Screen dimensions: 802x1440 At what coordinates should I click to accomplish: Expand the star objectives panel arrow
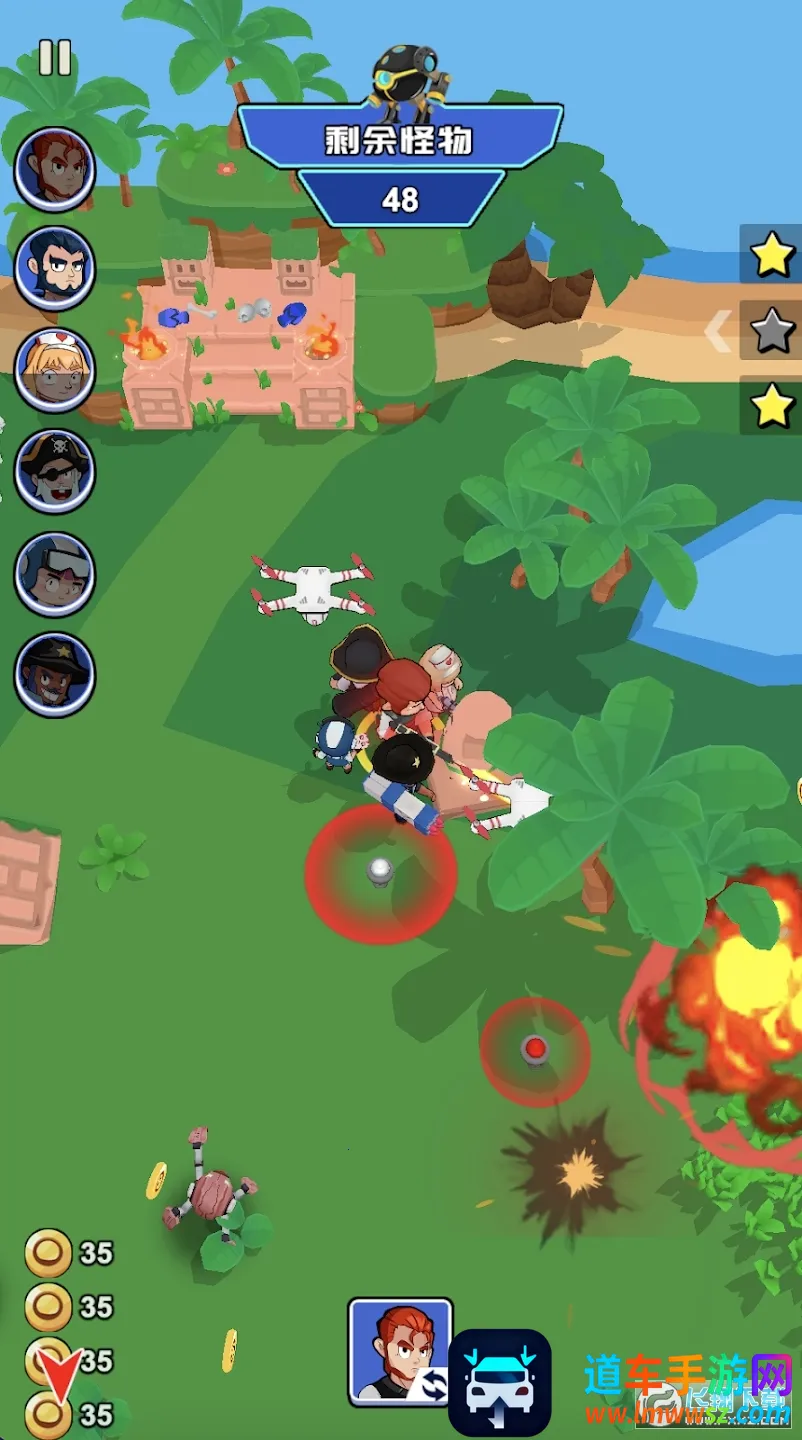click(717, 332)
